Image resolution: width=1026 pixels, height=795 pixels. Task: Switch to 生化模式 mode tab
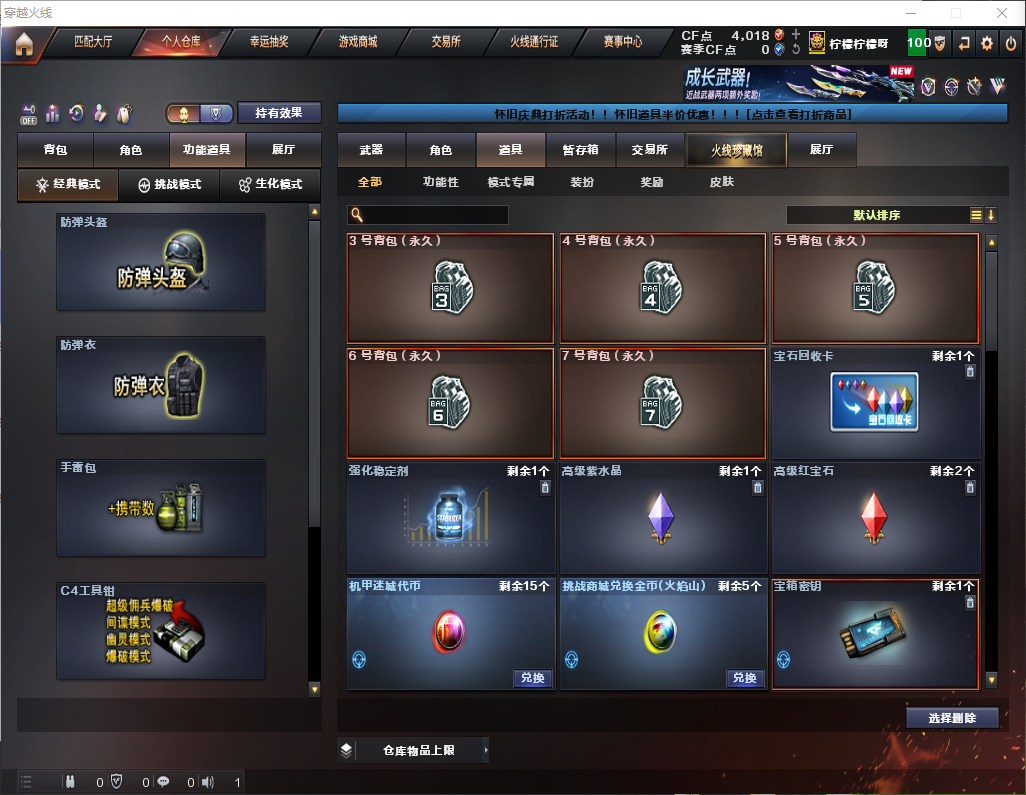pyautogui.click(x=270, y=185)
